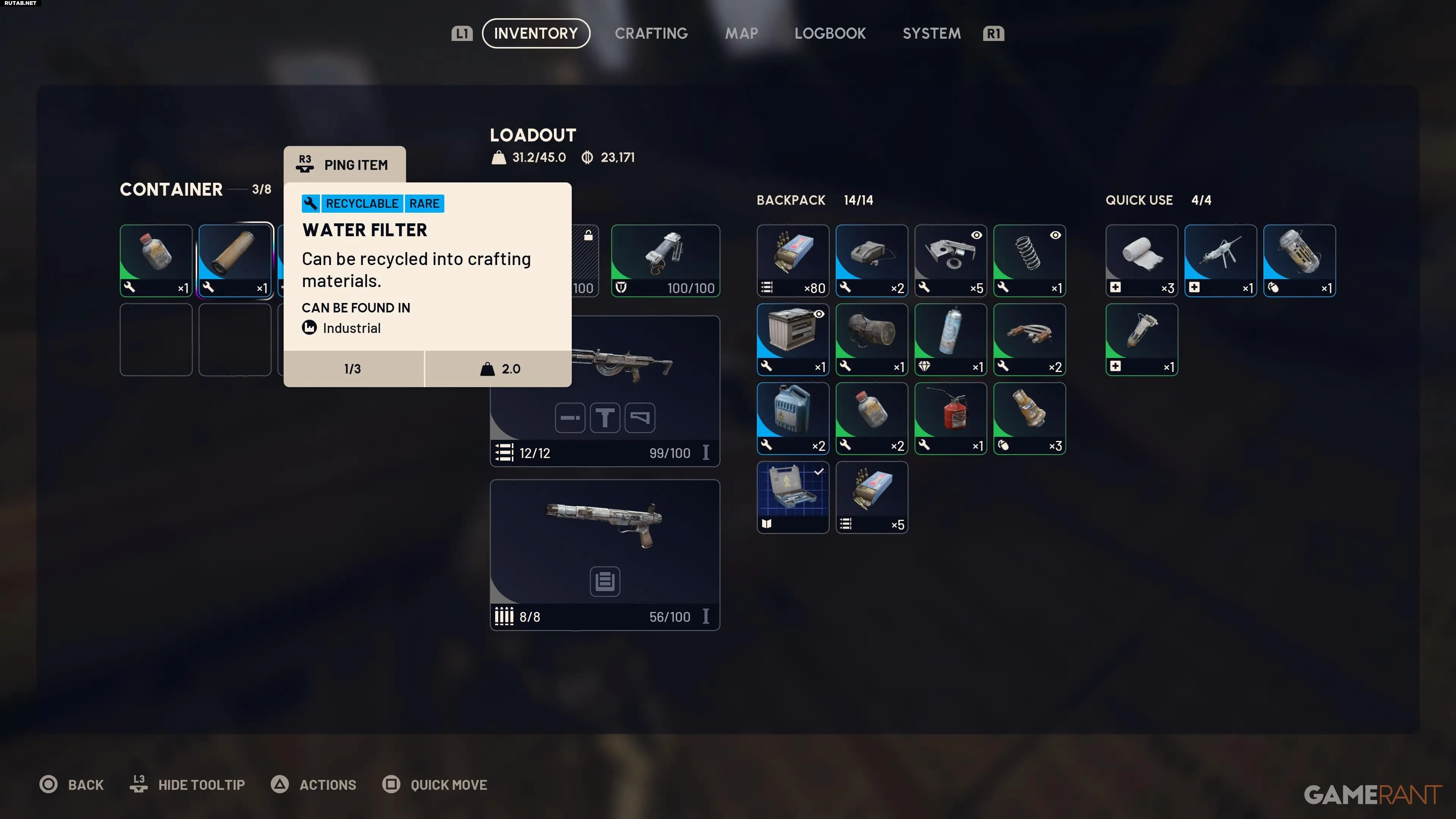Select the car battery backpack slot

pyautogui.click(x=792, y=339)
